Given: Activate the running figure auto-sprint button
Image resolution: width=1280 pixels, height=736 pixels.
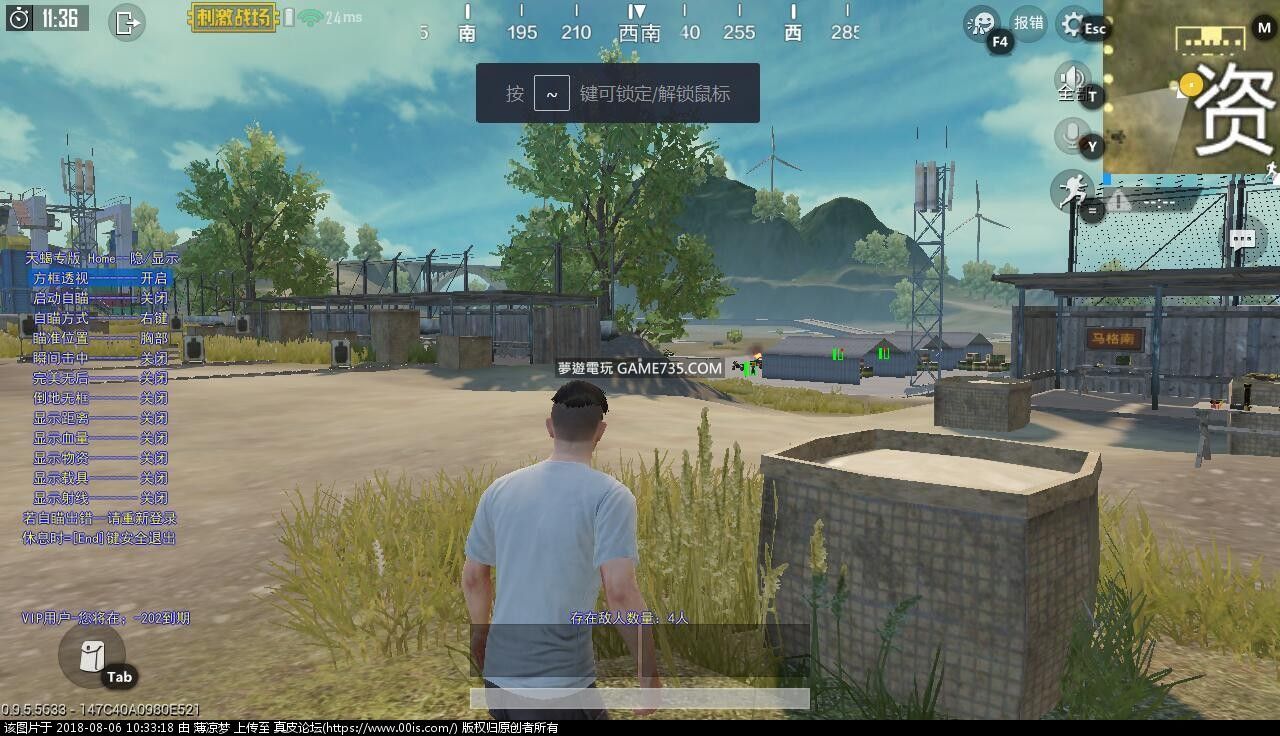Looking at the screenshot, I should click(x=1071, y=189).
